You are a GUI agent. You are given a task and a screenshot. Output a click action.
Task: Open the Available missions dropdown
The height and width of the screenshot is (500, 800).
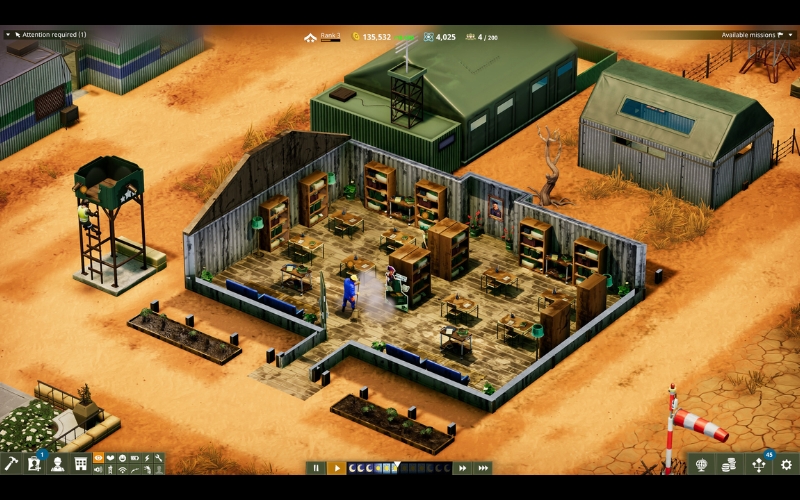point(757,35)
